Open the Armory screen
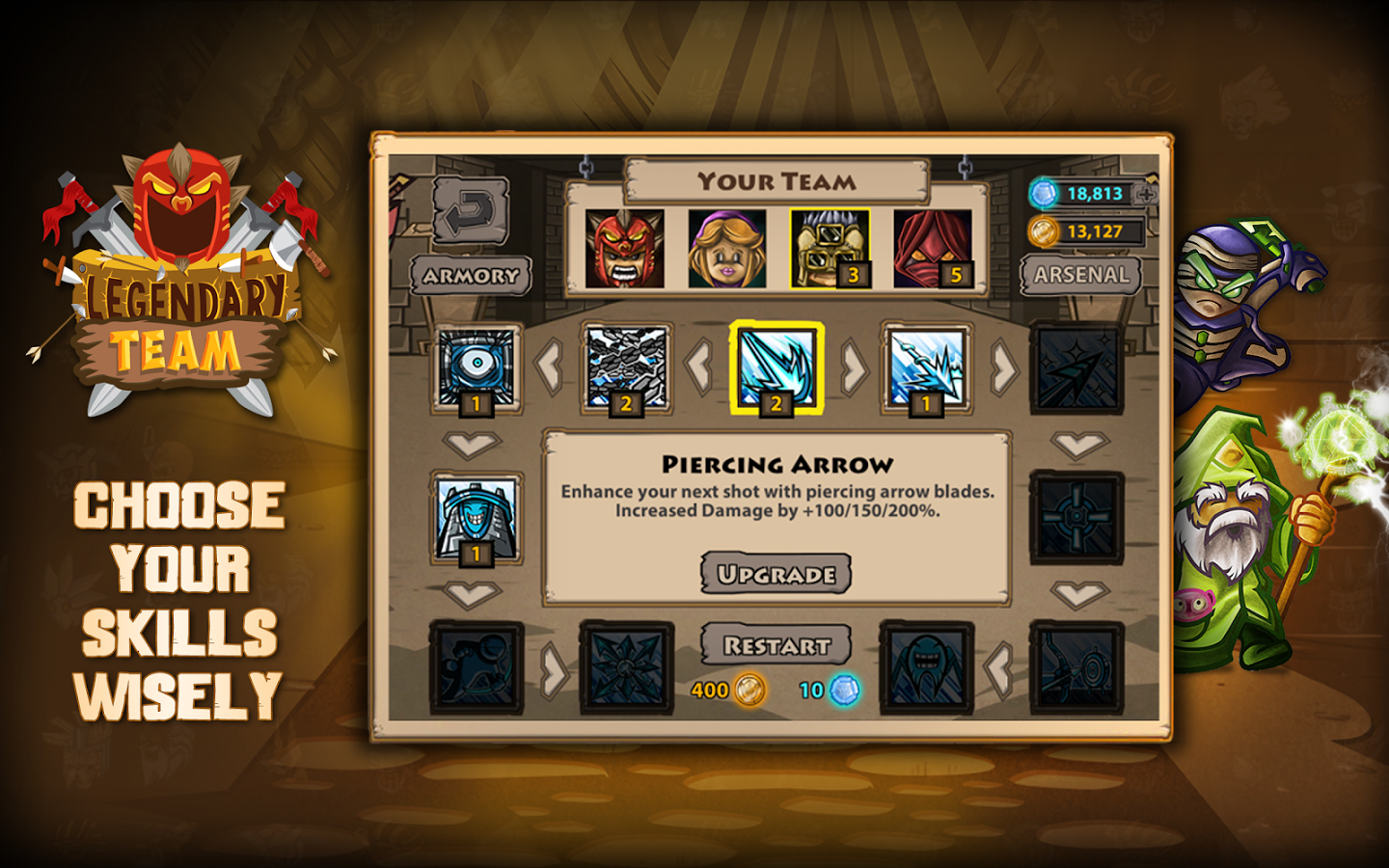Screen dimensions: 1389x868 [x=471, y=276]
